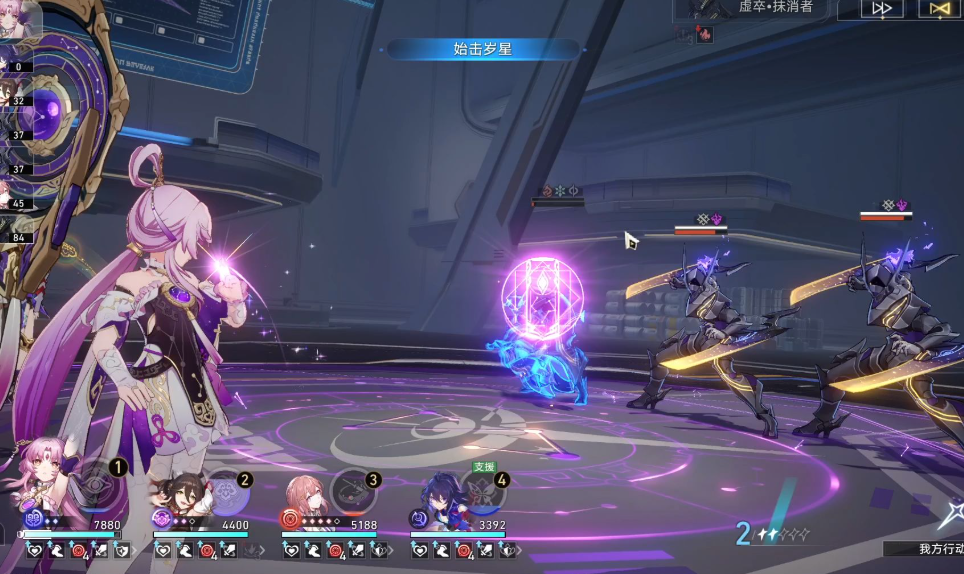This screenshot has width=964, height=574.
Task: Toggle the double-speed battle button
Action: 881,9
